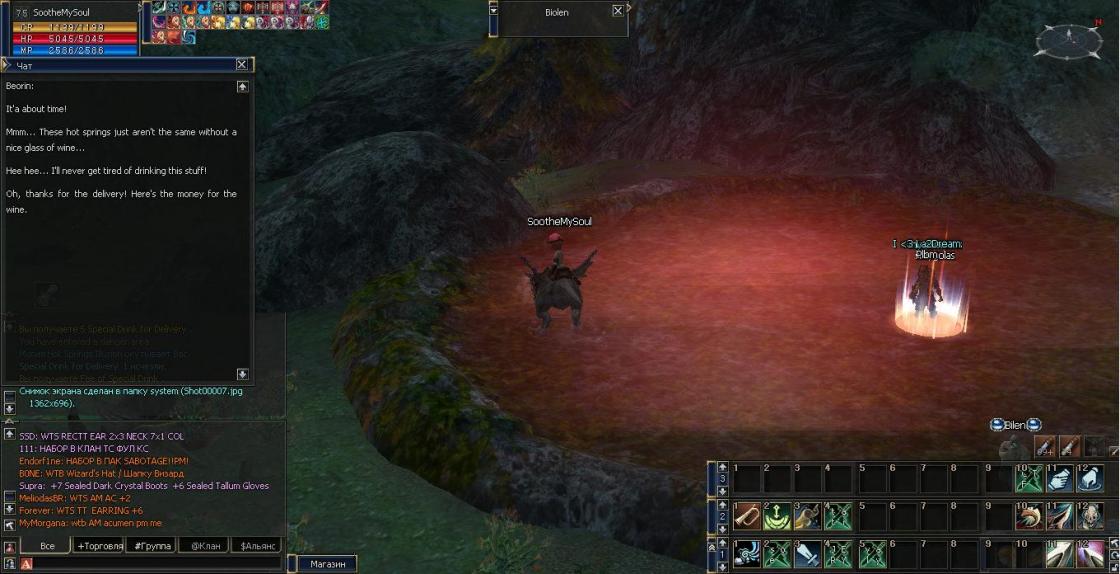Activate the pointing hand action in hotbar 3
The width and height of the screenshot is (1120, 574).
[1059, 479]
